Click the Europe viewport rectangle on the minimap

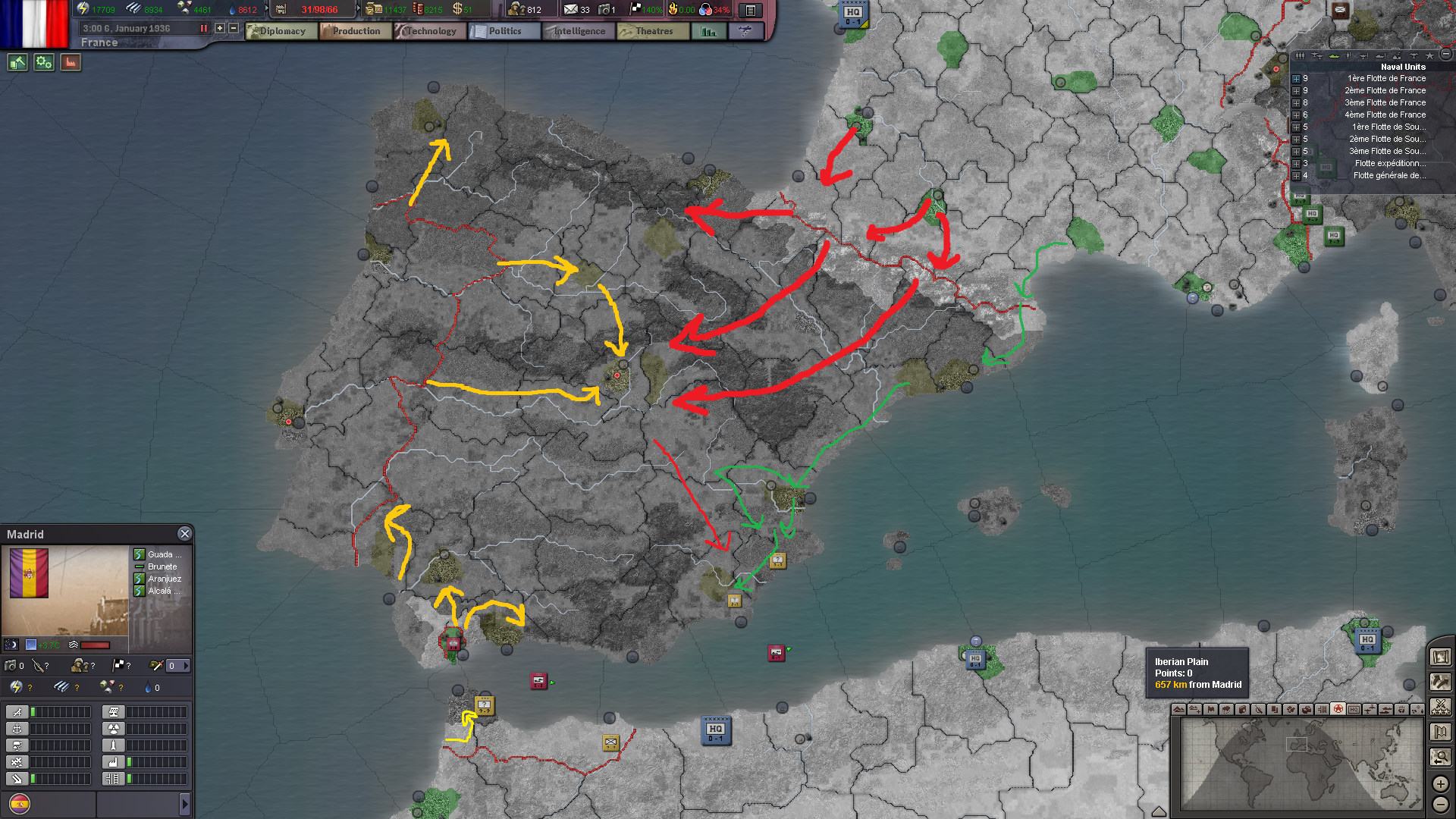tap(1297, 745)
